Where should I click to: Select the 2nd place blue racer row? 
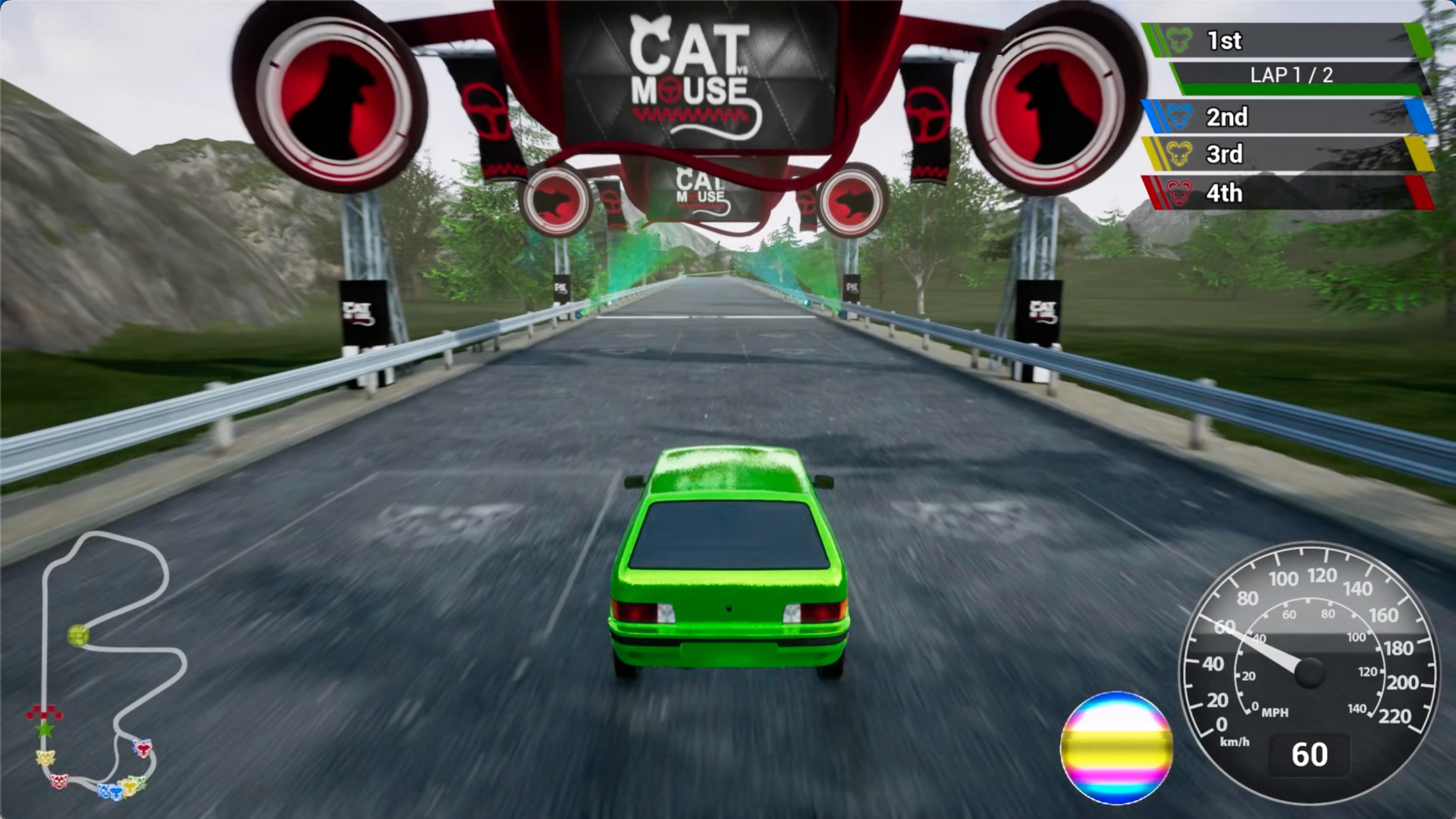click(1285, 117)
